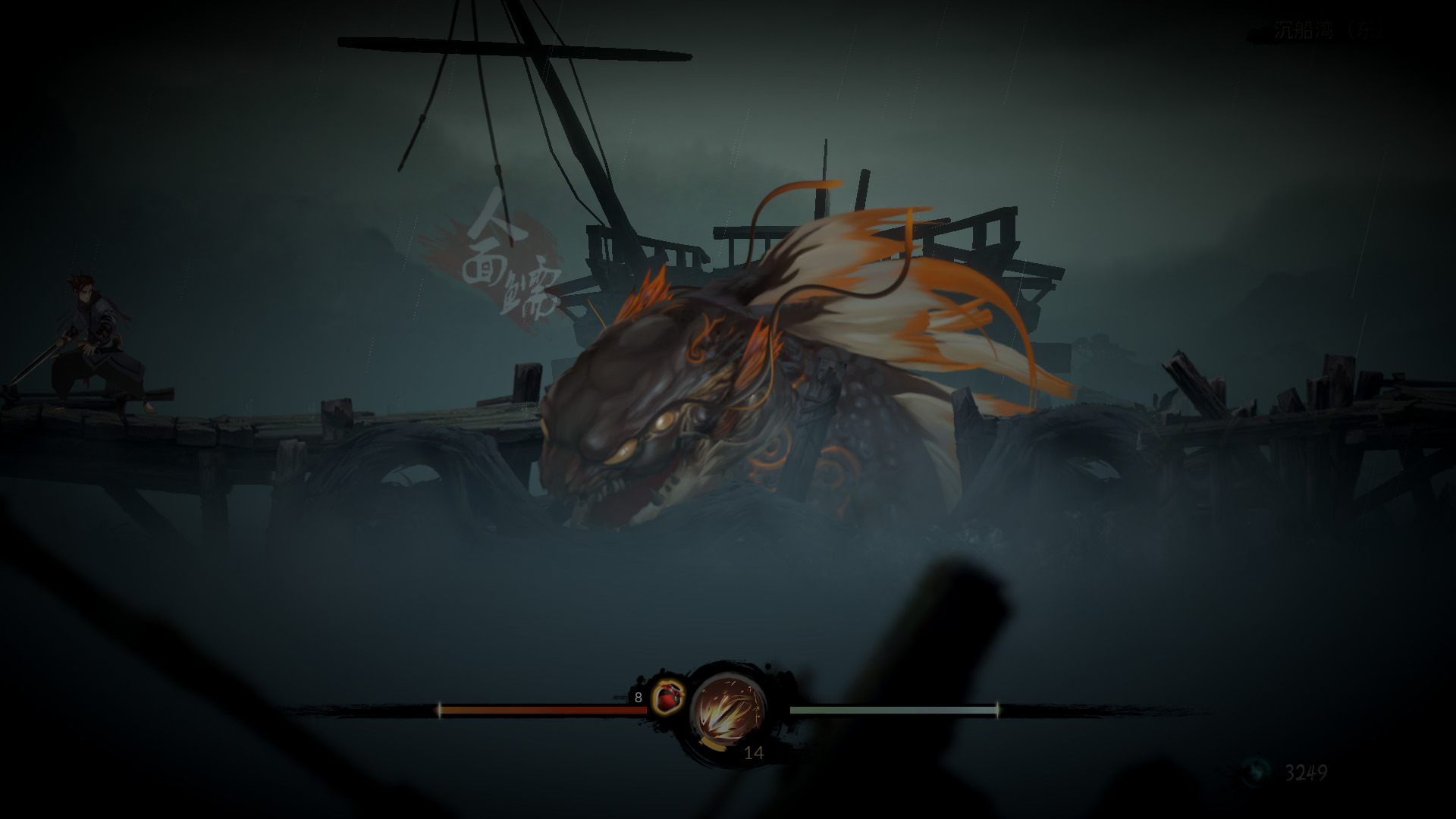The height and width of the screenshot is (819, 1456).
Task: Use the red healing gourd item
Action: (x=668, y=696)
